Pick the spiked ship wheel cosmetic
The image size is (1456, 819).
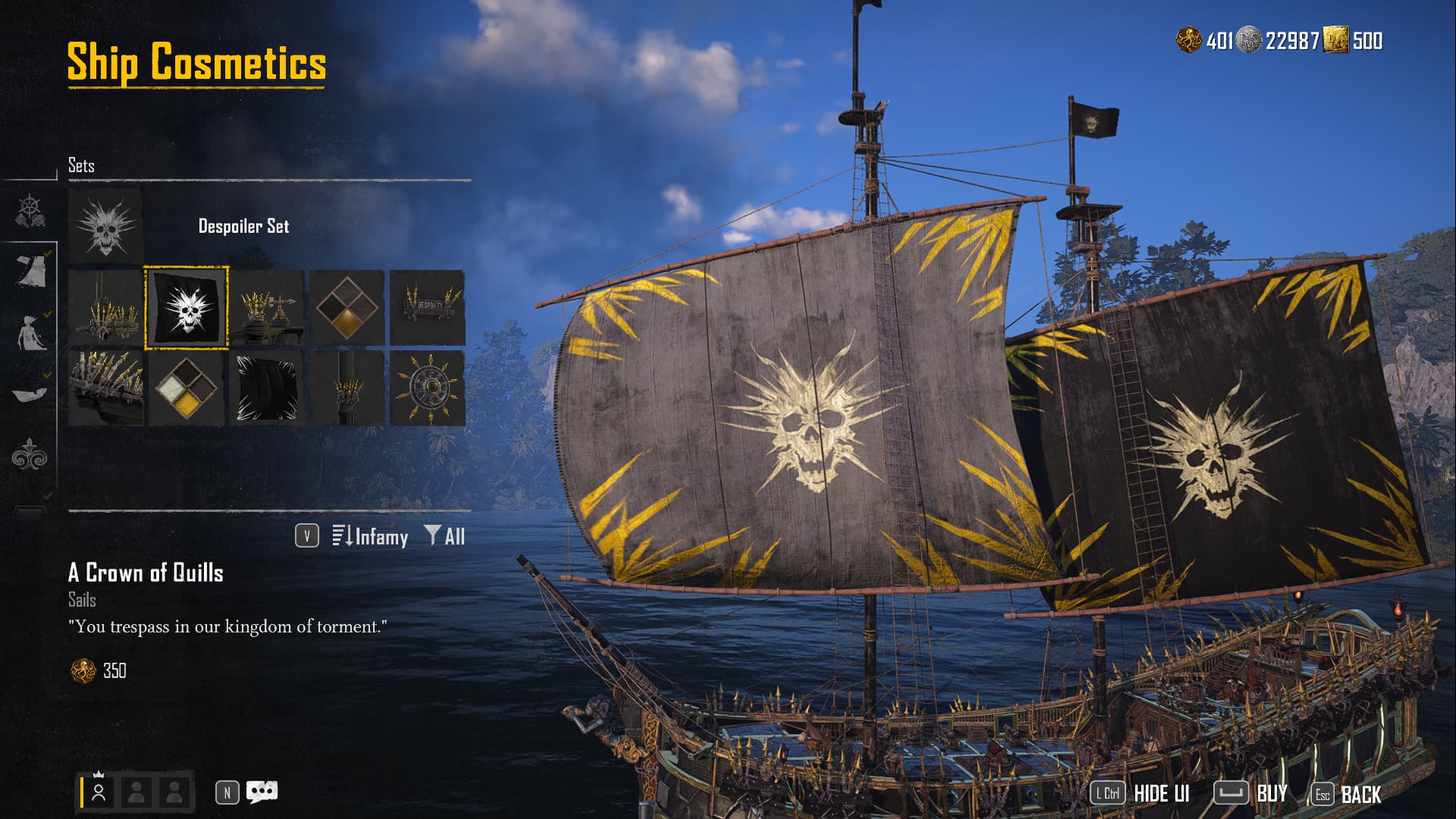427,388
